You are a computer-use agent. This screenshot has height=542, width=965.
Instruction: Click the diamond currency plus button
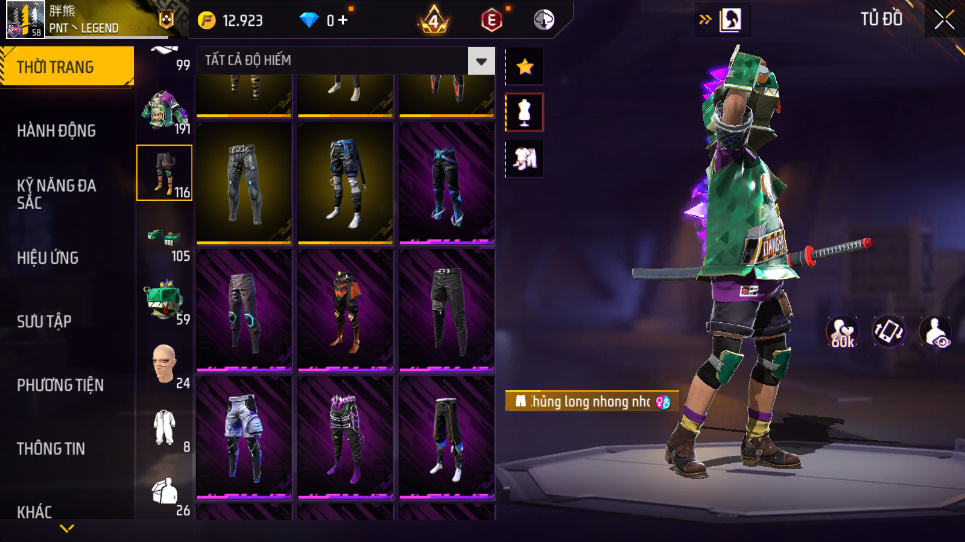click(x=344, y=20)
